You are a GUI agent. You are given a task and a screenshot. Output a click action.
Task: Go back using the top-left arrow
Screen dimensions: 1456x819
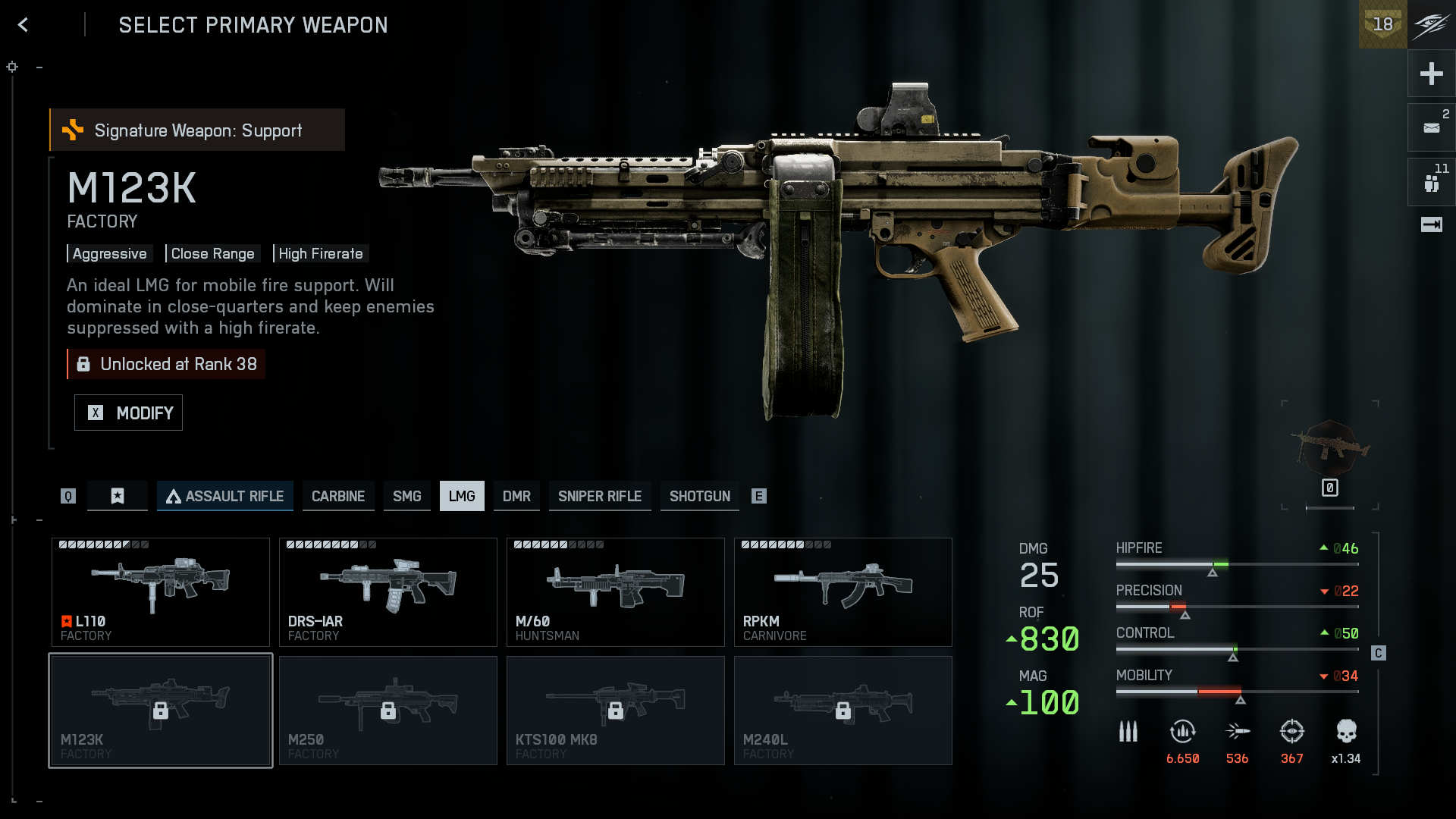24,25
